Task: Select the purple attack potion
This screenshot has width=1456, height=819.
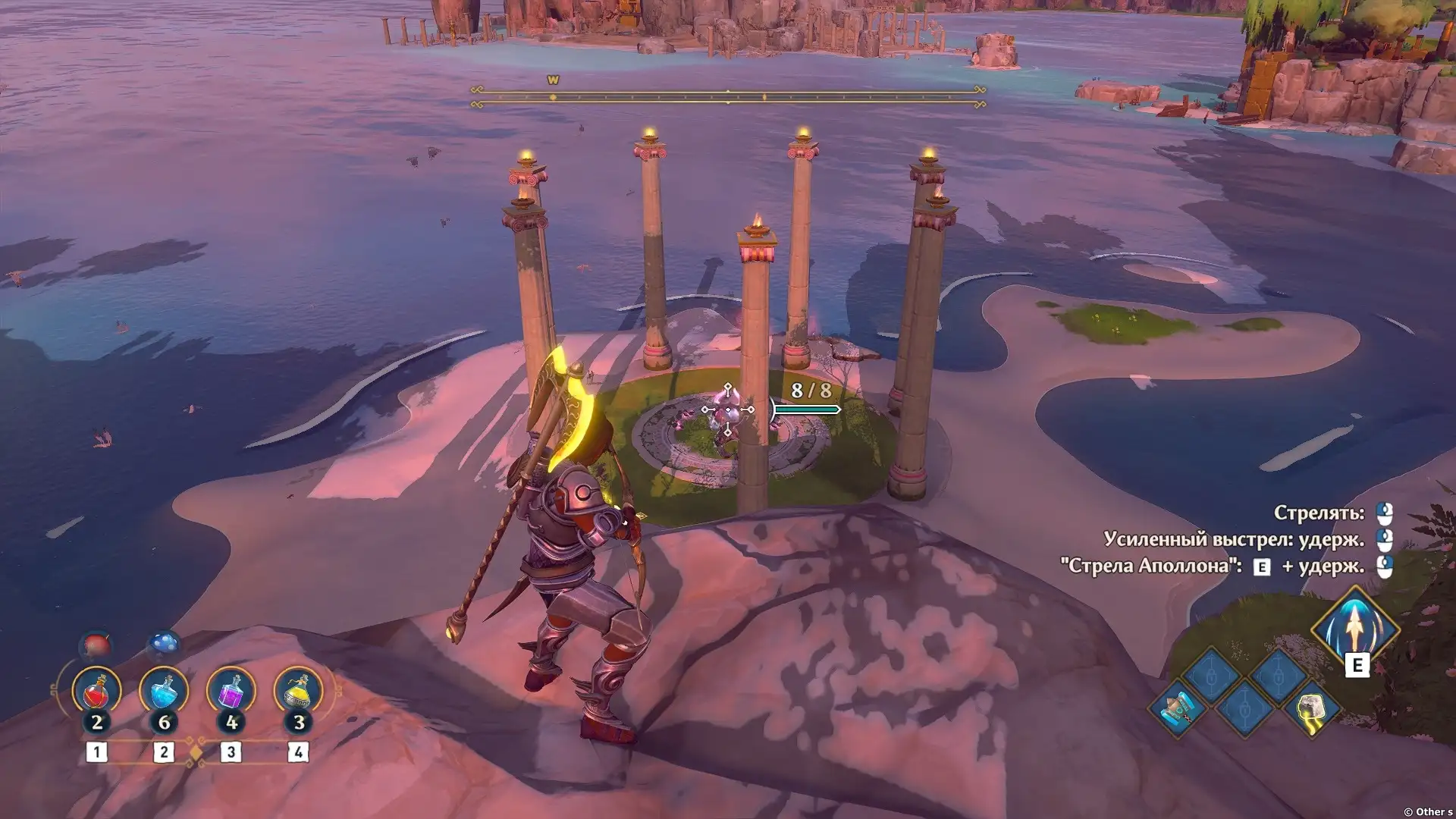Action: (231, 692)
